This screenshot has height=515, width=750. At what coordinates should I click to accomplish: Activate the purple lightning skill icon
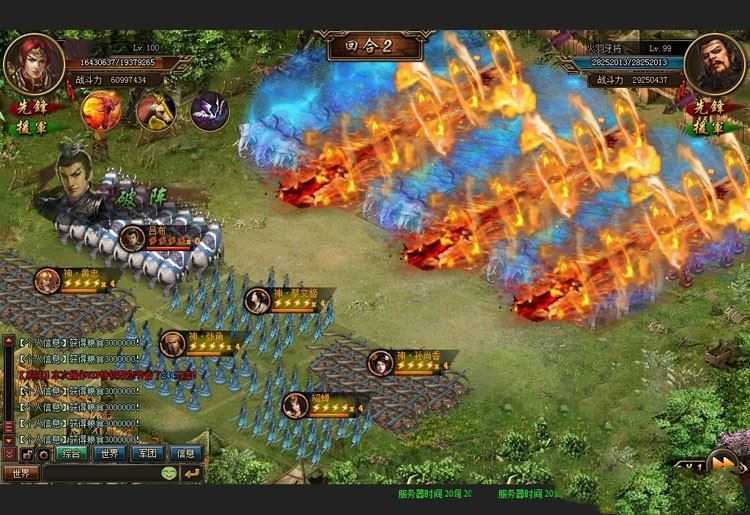[210, 108]
